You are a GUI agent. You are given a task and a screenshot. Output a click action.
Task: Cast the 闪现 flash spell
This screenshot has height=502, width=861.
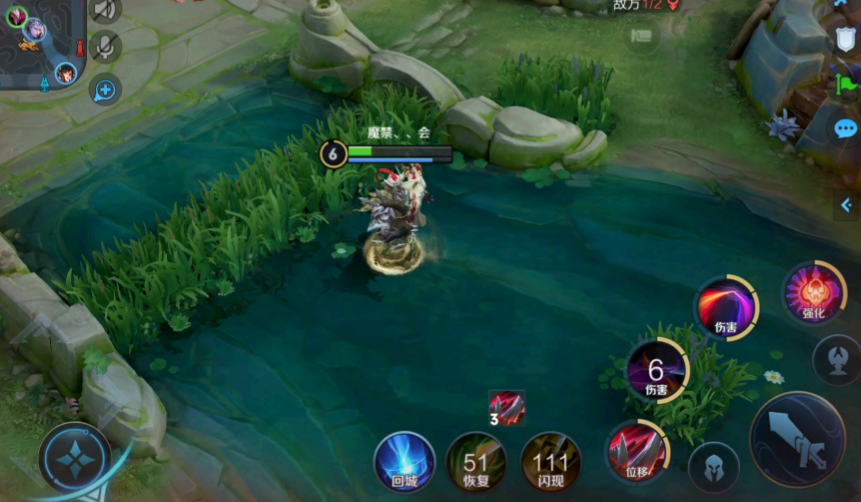pos(550,463)
